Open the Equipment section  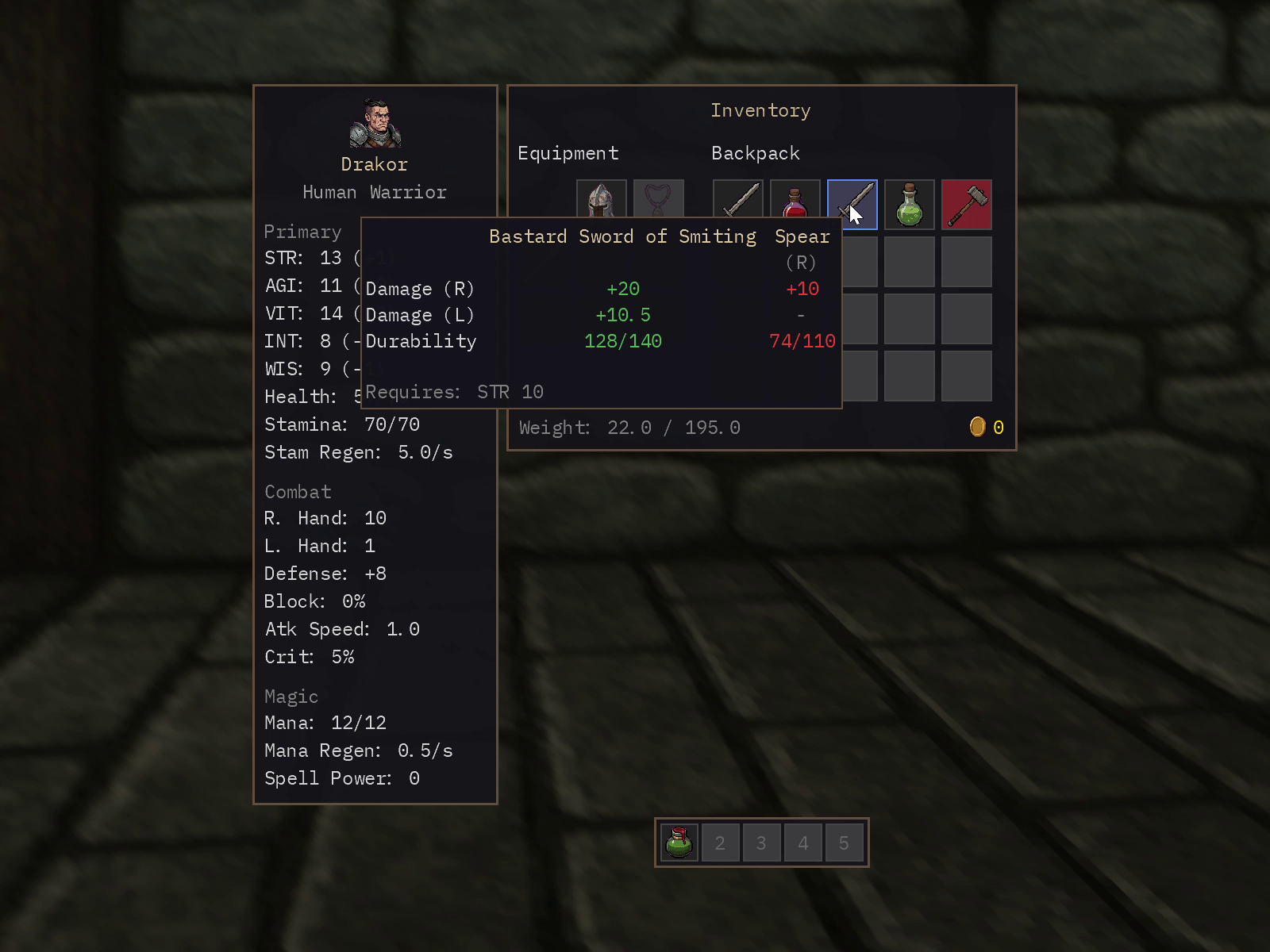point(568,153)
